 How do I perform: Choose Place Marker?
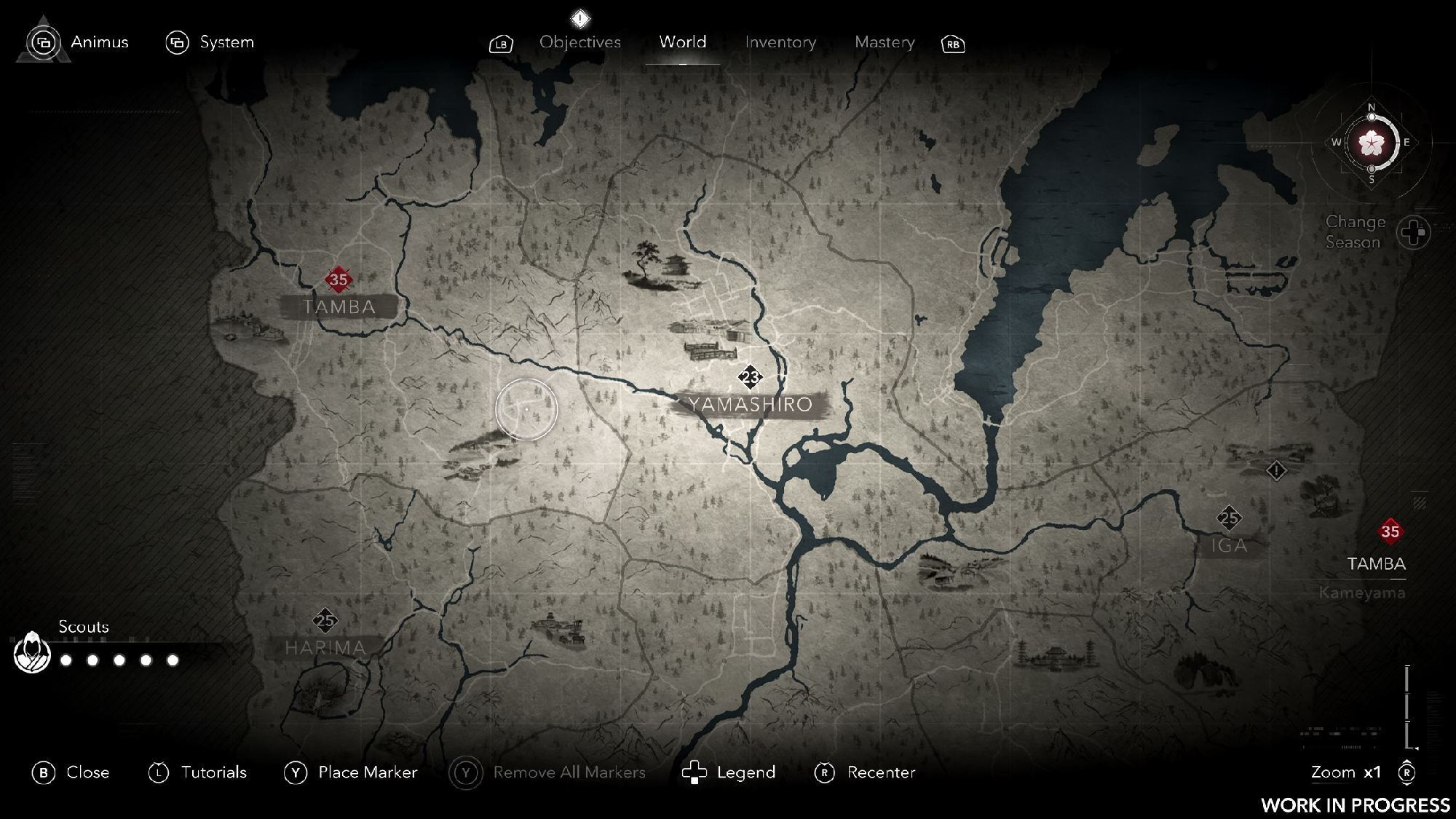[351, 772]
